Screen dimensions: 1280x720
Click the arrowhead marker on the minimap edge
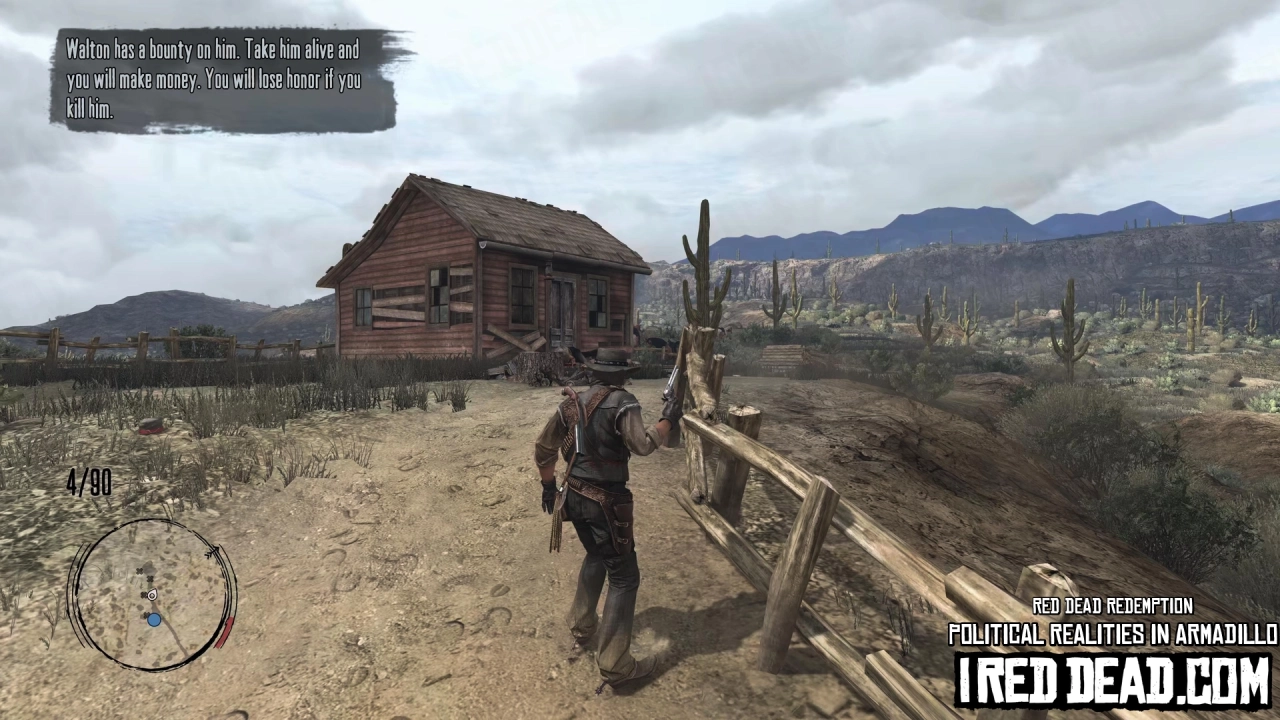tap(212, 551)
